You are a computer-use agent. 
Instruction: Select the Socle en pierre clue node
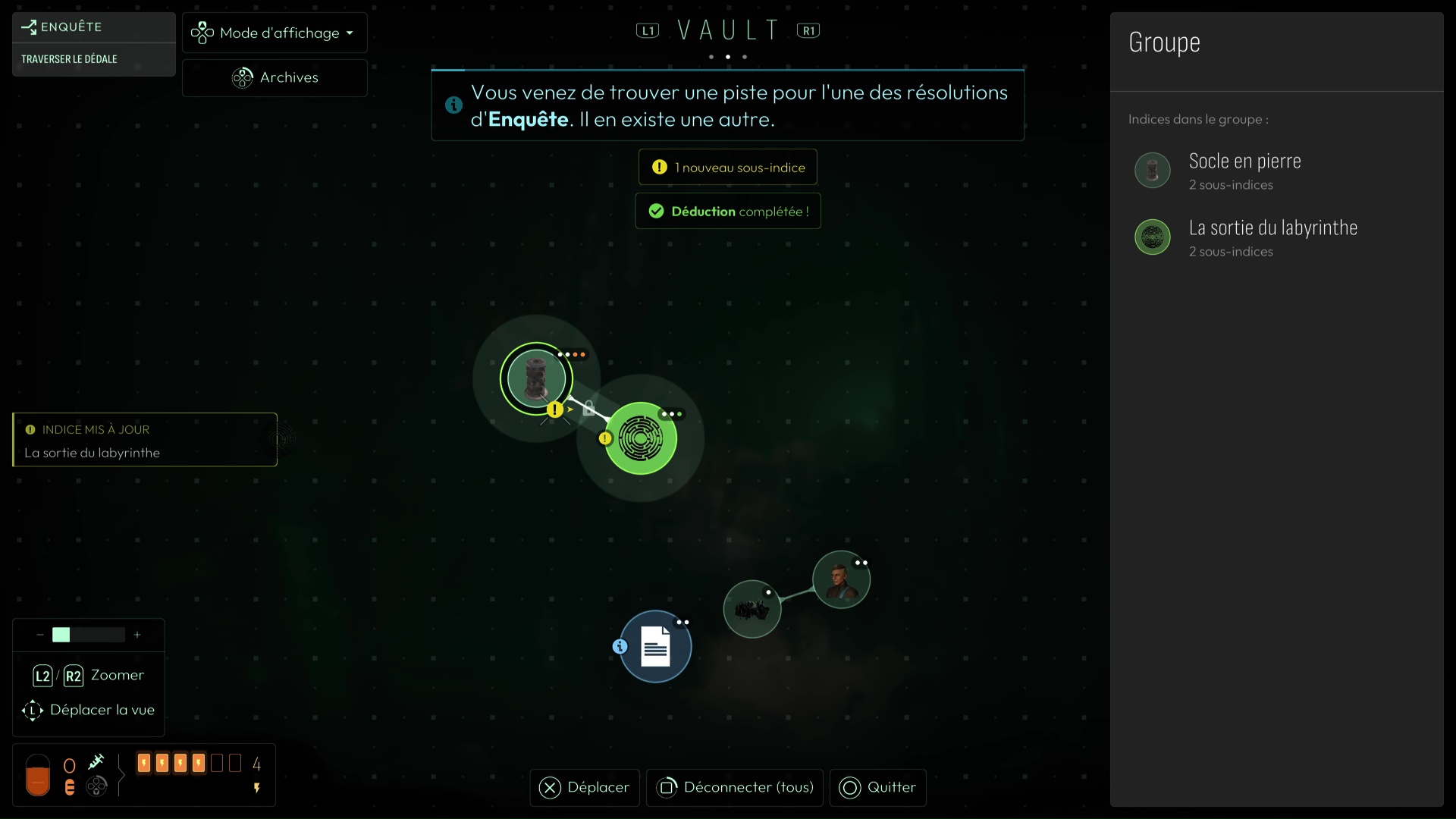[536, 378]
